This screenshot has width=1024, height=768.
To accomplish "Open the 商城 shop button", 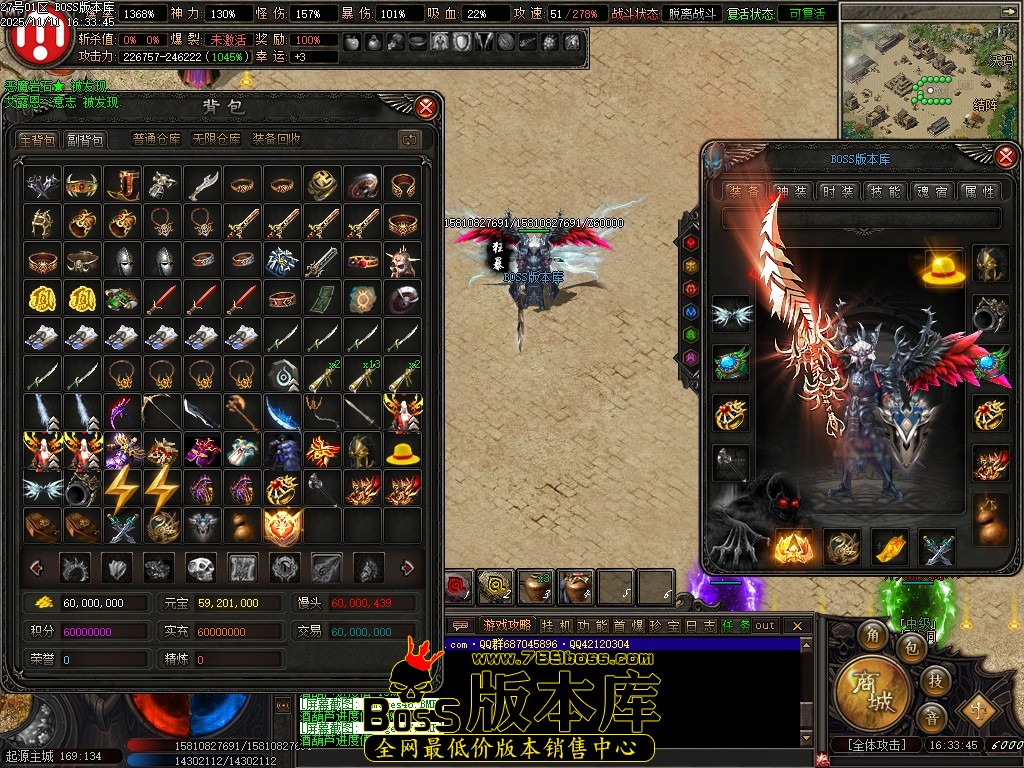I will [x=871, y=691].
